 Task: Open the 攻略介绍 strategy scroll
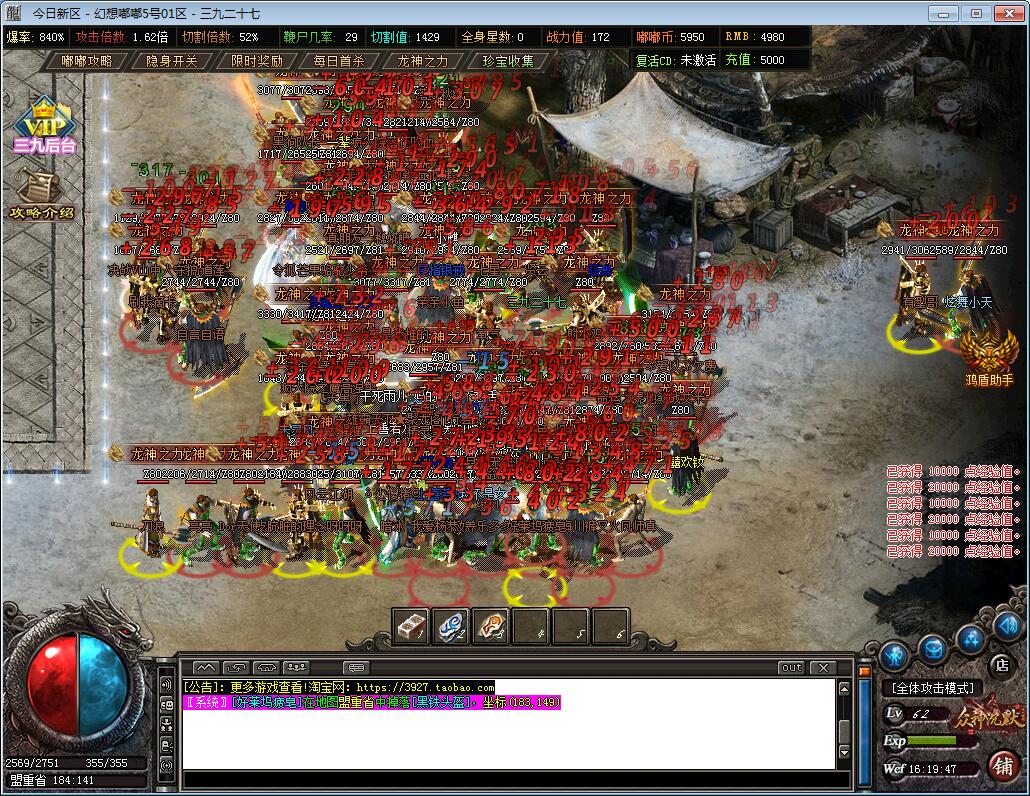(x=42, y=195)
